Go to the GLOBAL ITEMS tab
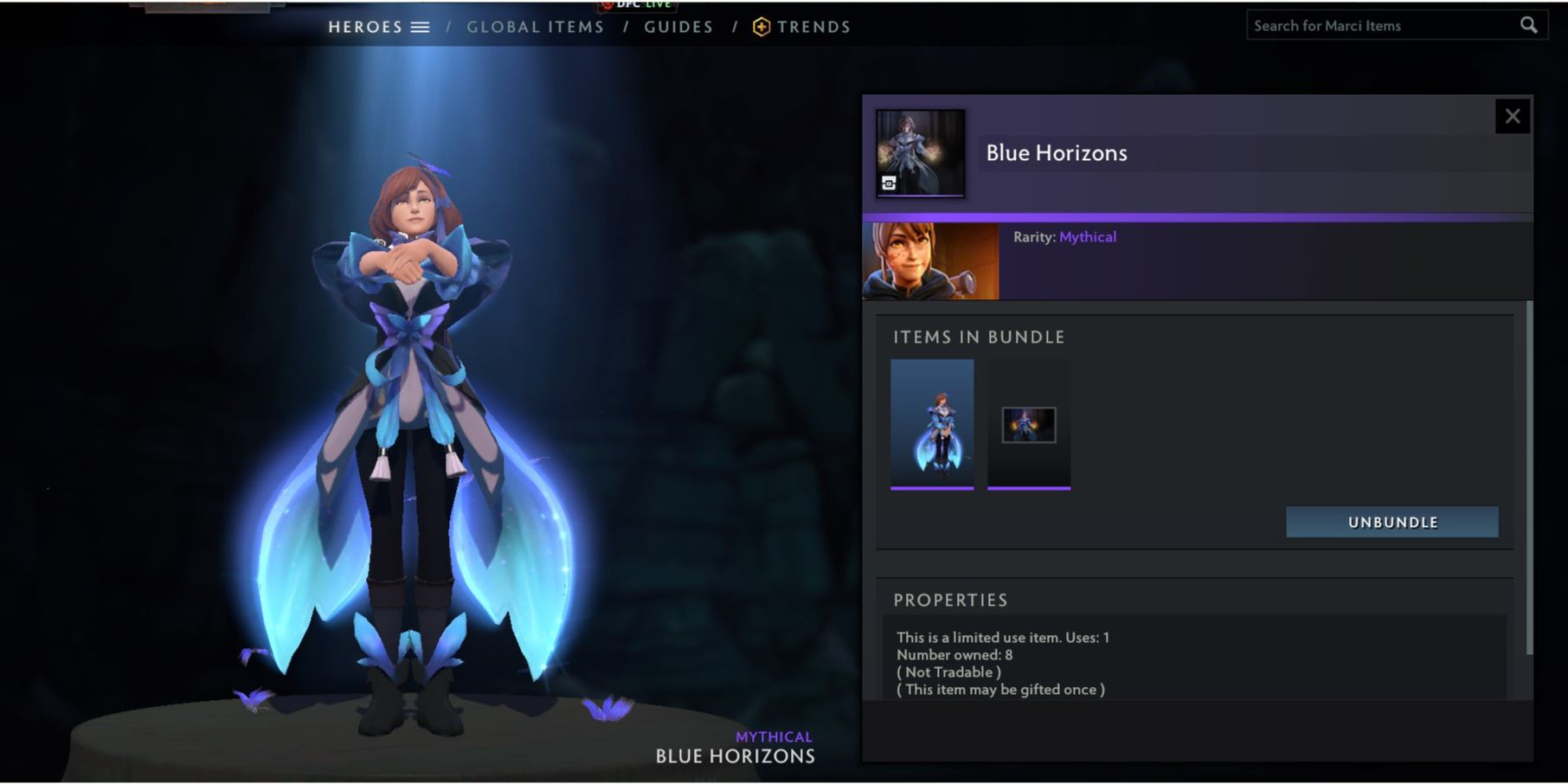The width and height of the screenshot is (1568, 784). (x=535, y=27)
